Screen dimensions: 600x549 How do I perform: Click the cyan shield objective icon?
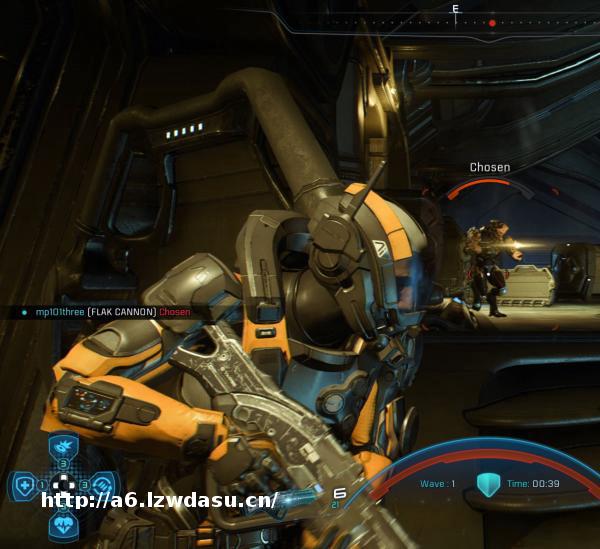pyautogui.click(x=487, y=485)
